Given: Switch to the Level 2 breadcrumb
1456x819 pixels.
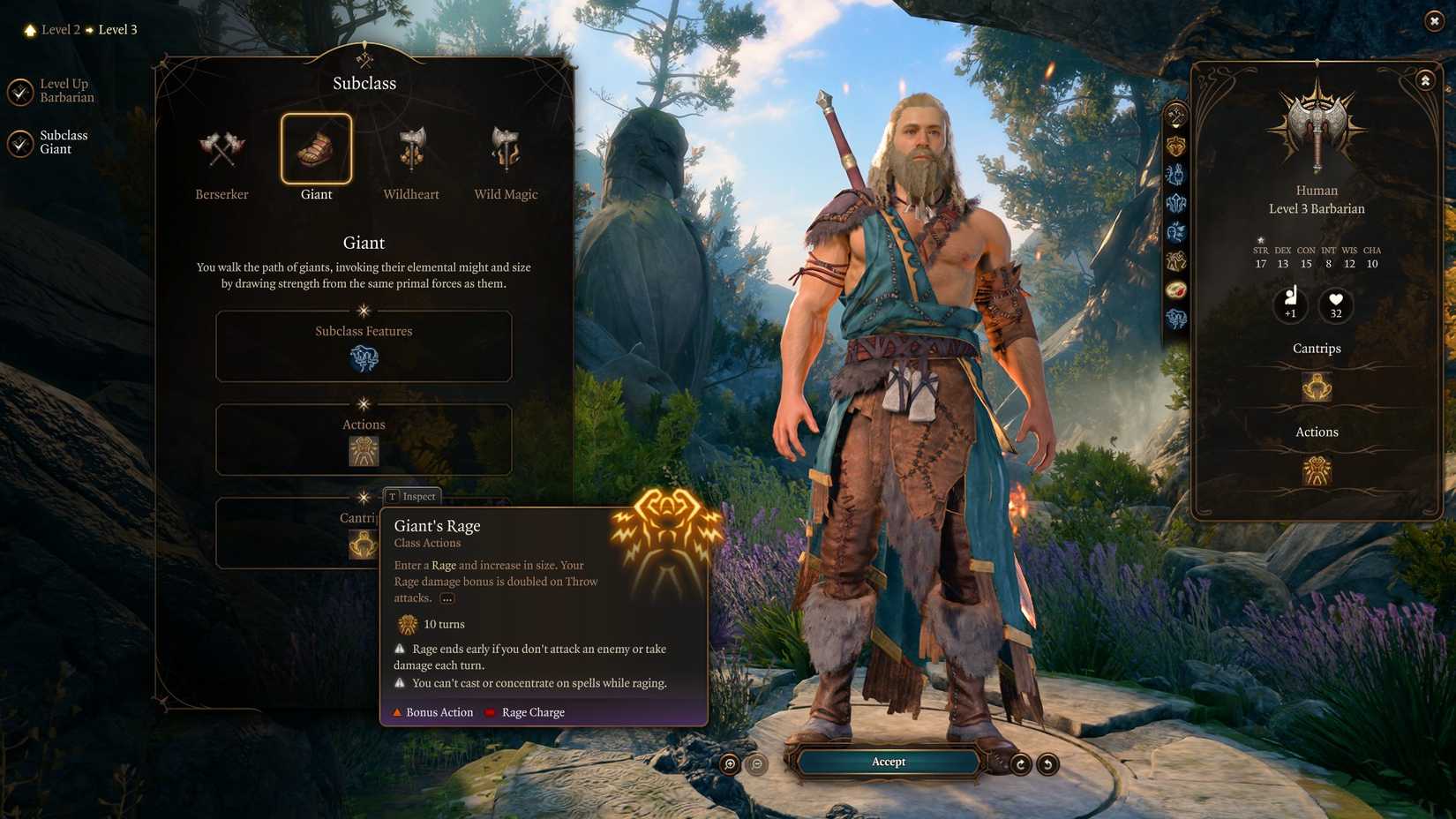Looking at the screenshot, I should (x=60, y=29).
